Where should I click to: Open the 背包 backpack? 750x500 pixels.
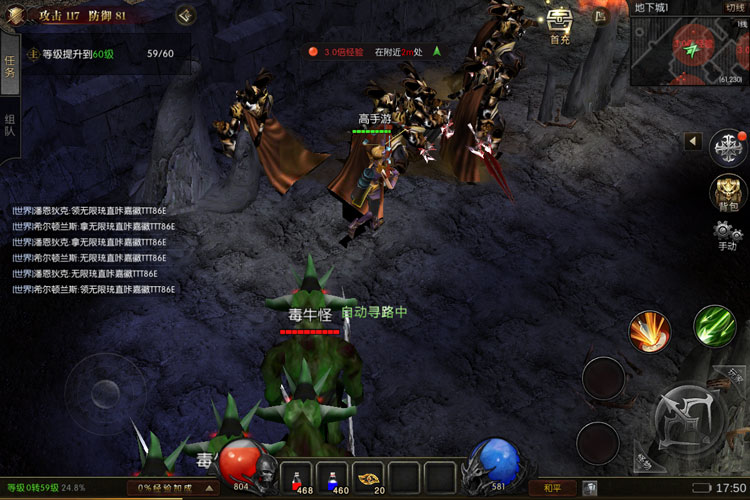pos(728,192)
